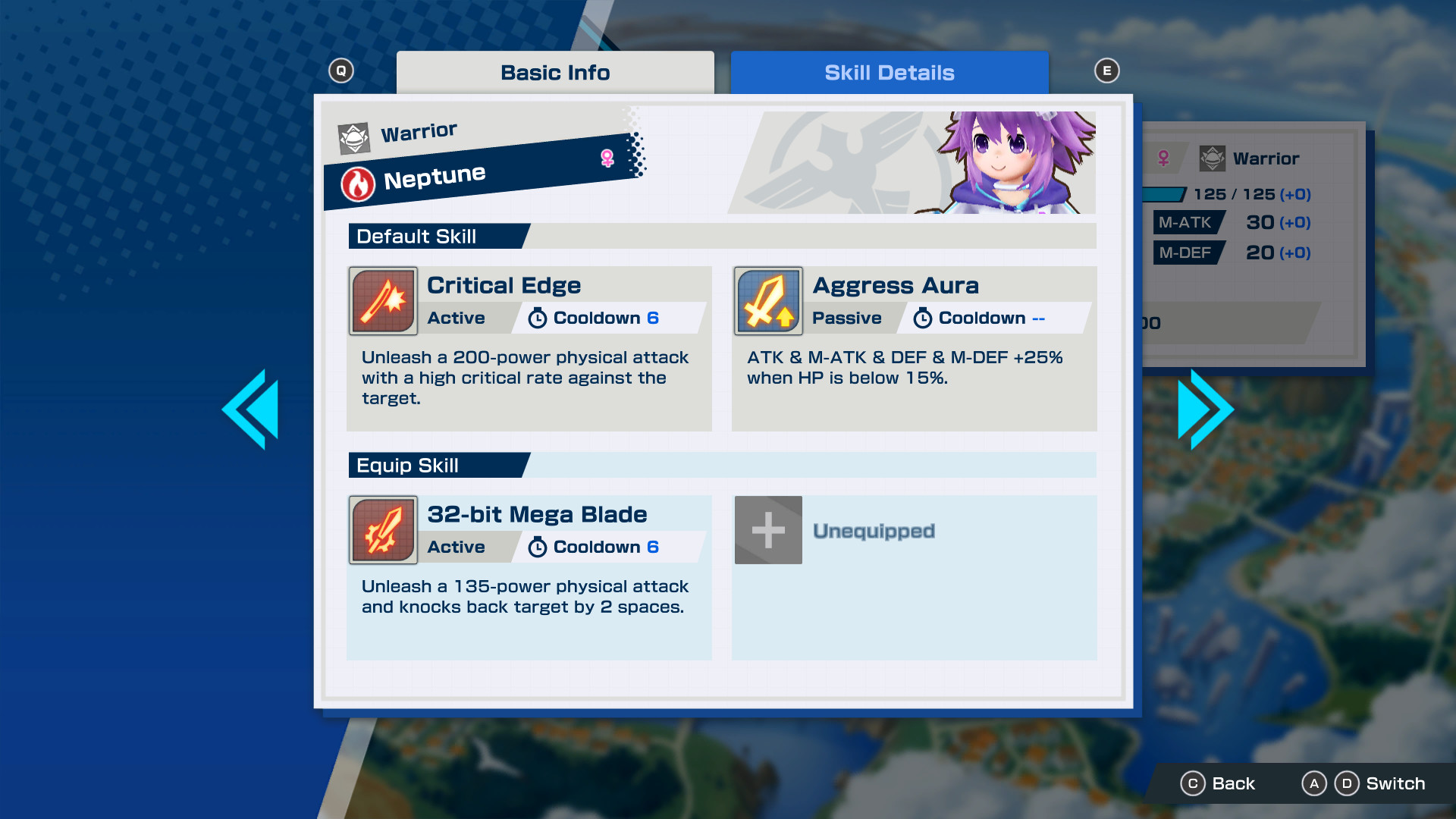The image size is (1456, 819).
Task: Select the Skill Details tab
Action: (x=889, y=72)
